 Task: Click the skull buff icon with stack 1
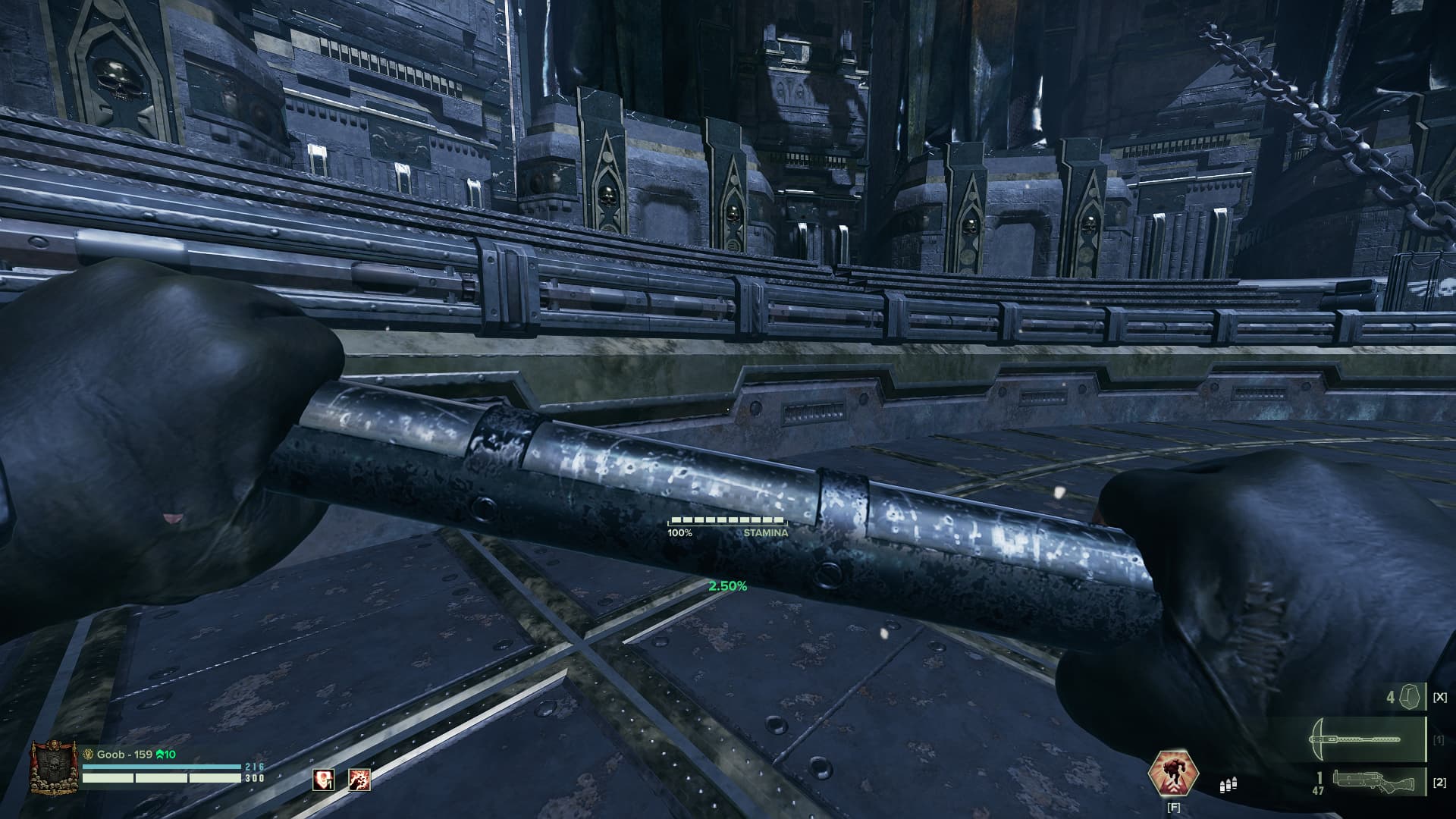(x=324, y=779)
